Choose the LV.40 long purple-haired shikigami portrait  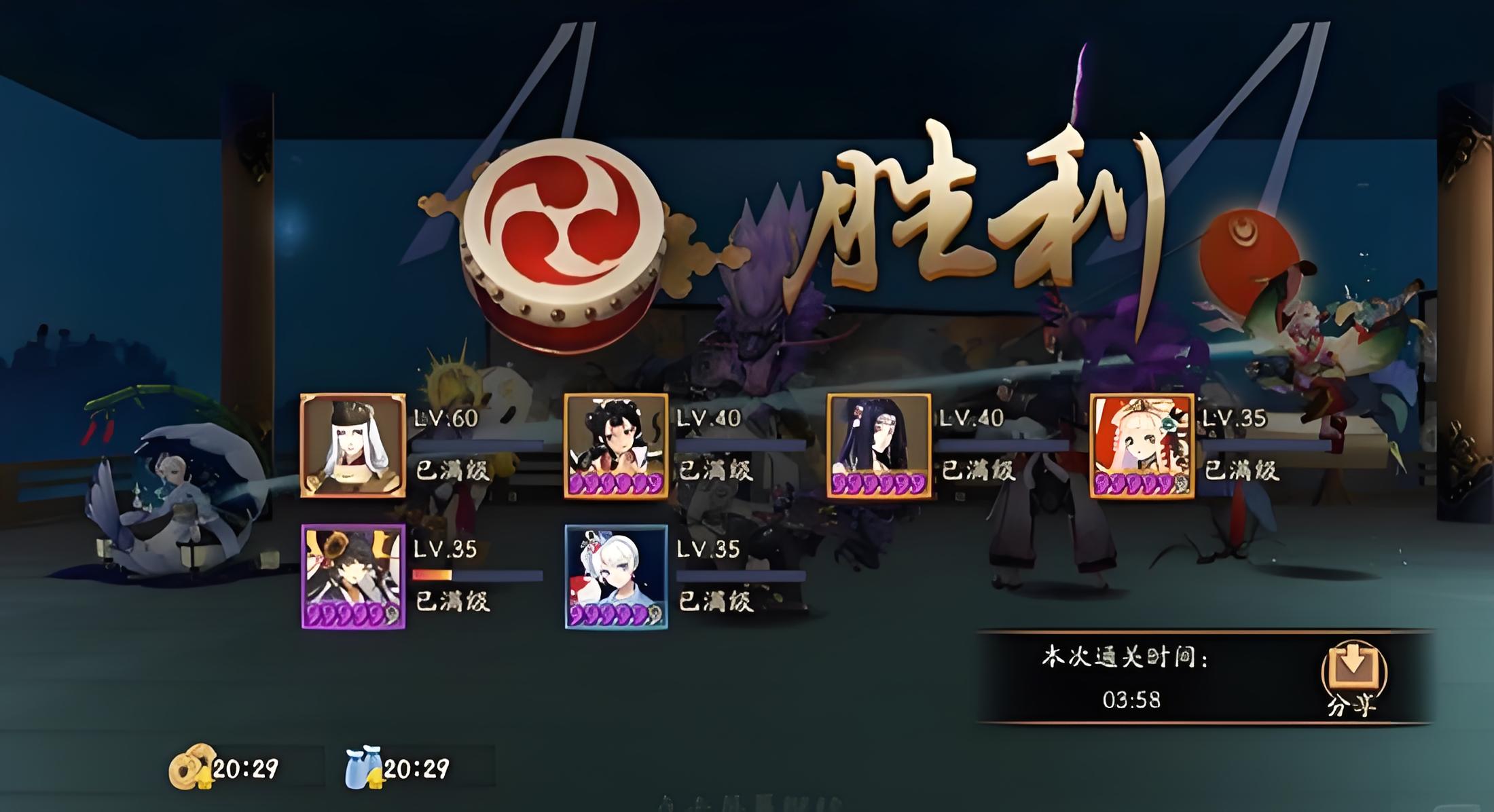(879, 445)
